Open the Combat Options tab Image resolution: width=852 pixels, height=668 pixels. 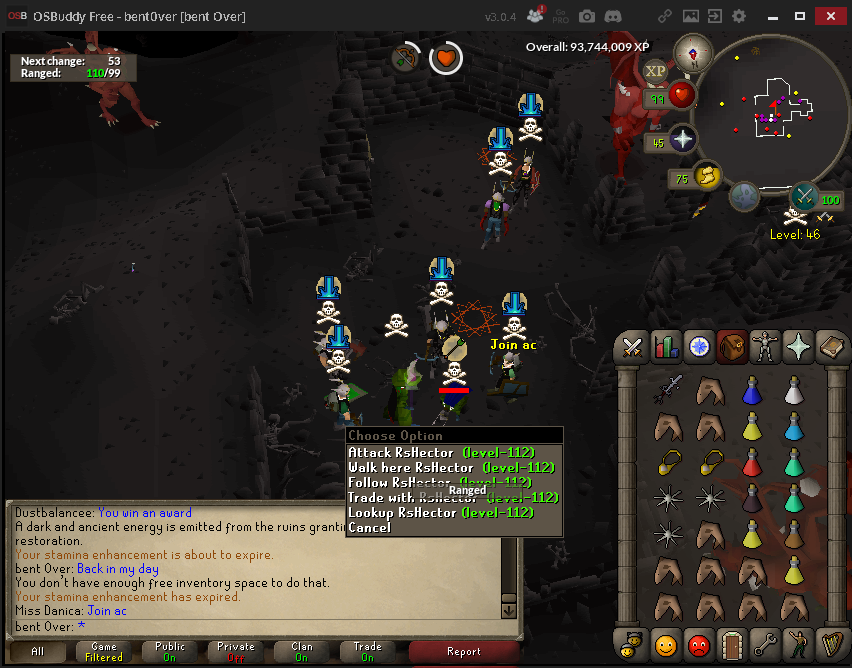click(x=632, y=347)
